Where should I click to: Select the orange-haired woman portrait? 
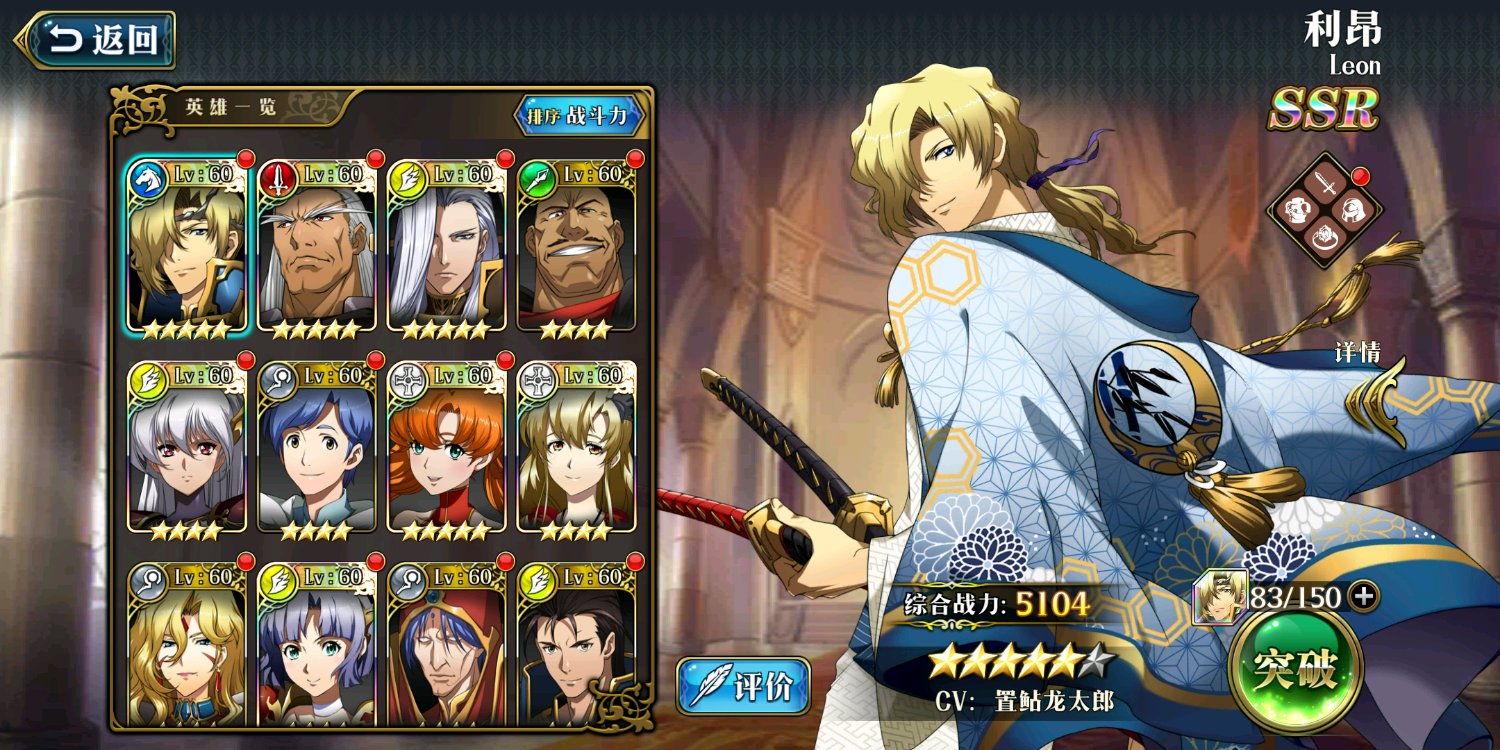pyautogui.click(x=447, y=448)
